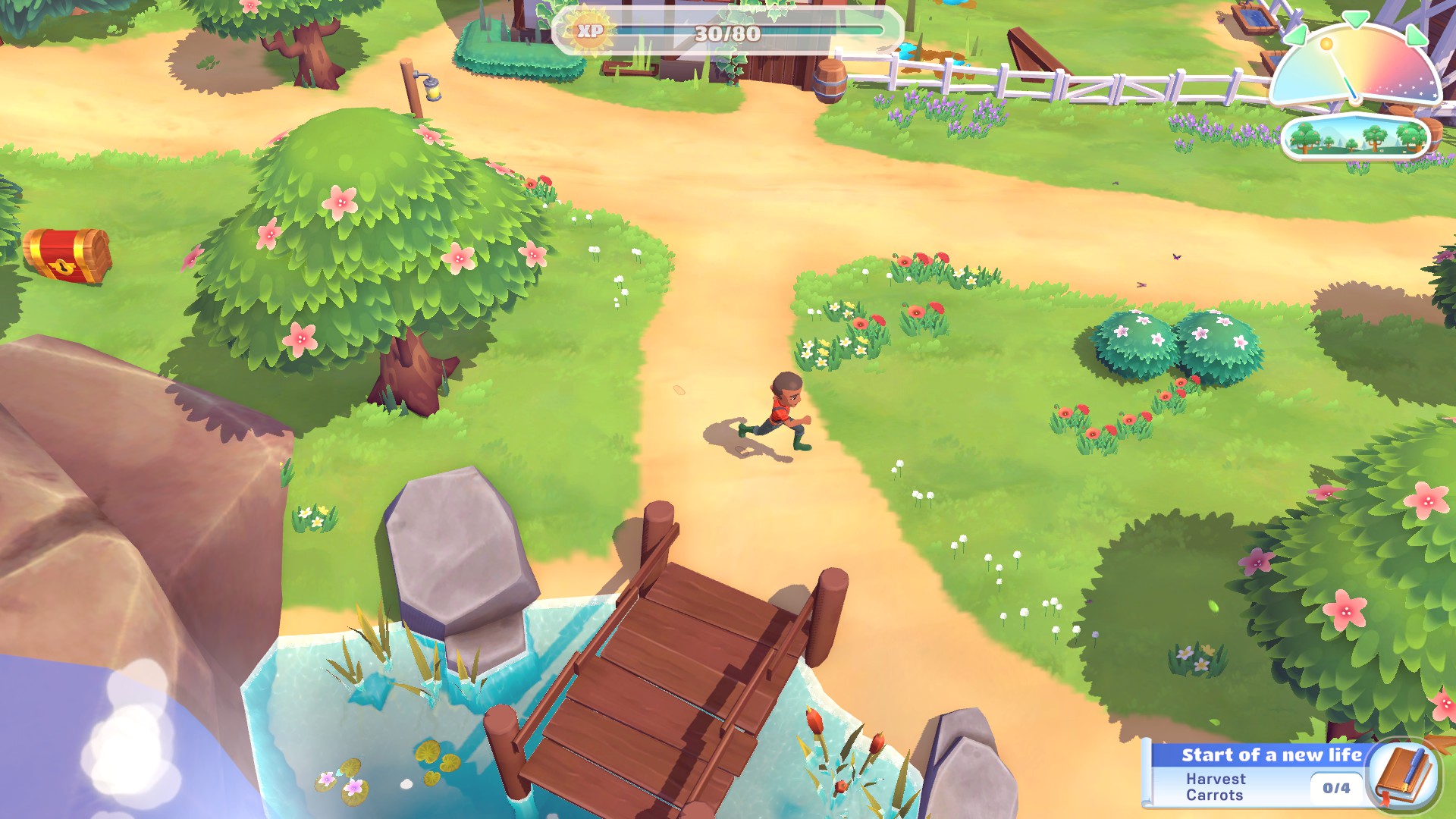Open the quest journal book icon
The width and height of the screenshot is (1456, 819).
(1404, 775)
